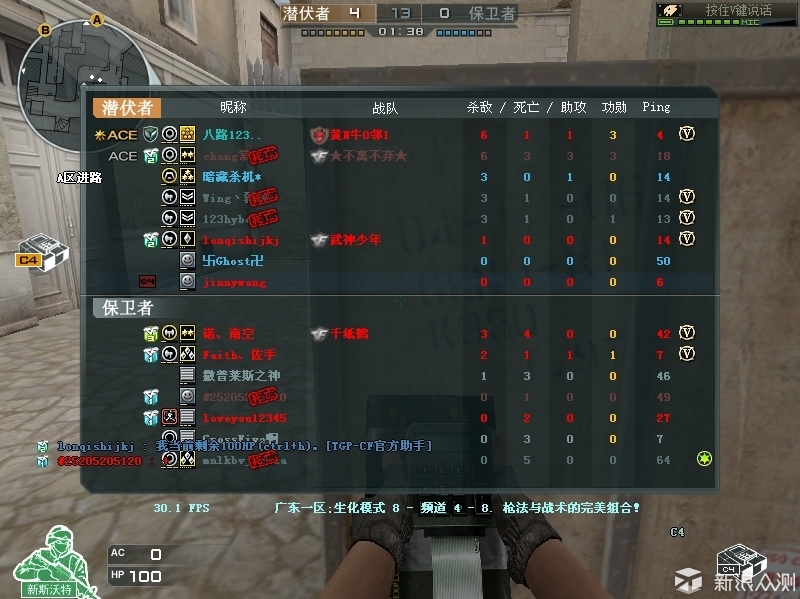The image size is (800, 599).
Task: Click the B bombsite marker on the minimap
Action: (x=45, y=31)
